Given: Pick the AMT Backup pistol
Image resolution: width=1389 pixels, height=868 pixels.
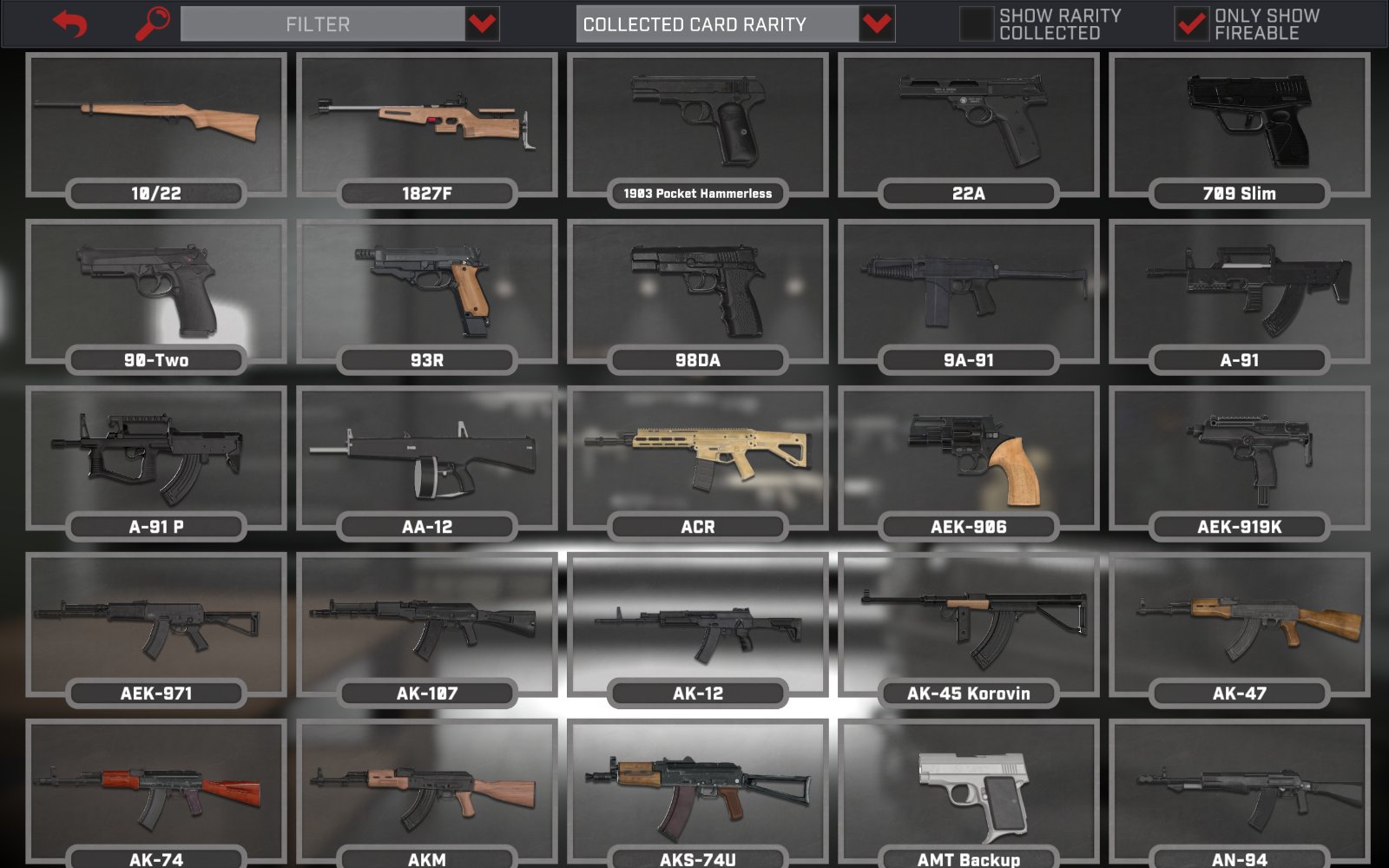Looking at the screenshot, I should coord(969,792).
